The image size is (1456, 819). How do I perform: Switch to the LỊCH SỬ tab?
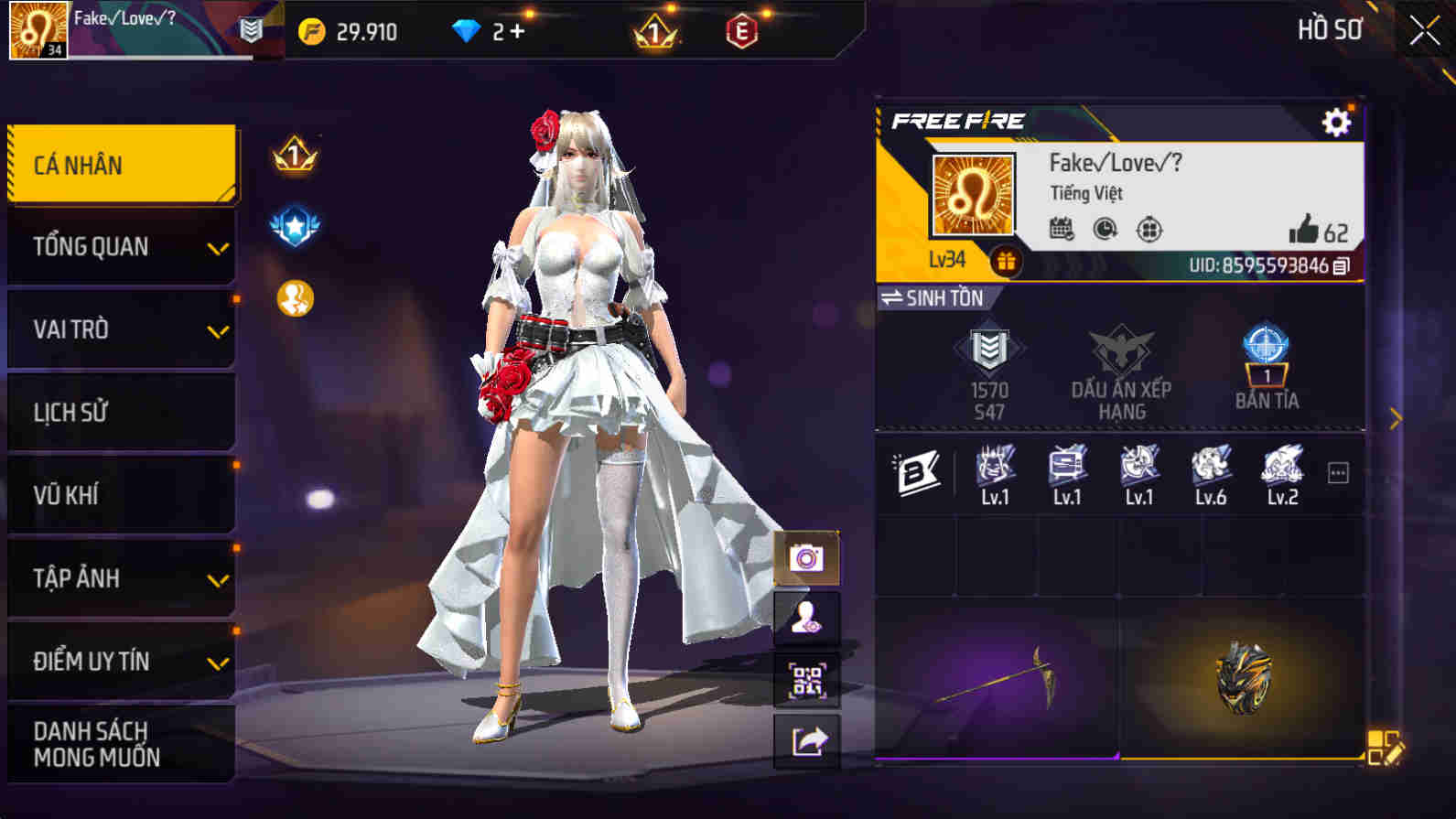coord(121,412)
